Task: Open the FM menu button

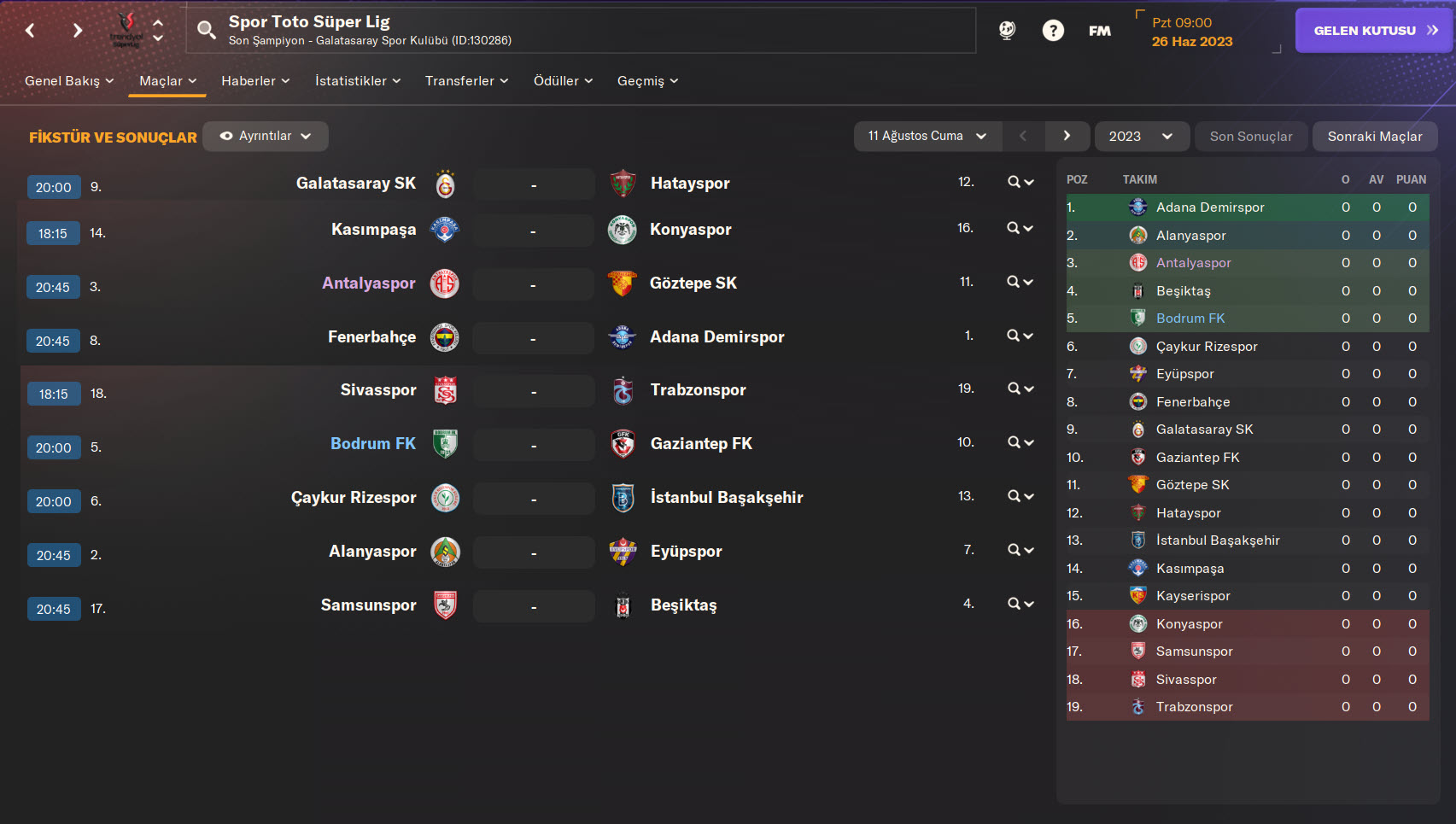Action: tap(1100, 31)
